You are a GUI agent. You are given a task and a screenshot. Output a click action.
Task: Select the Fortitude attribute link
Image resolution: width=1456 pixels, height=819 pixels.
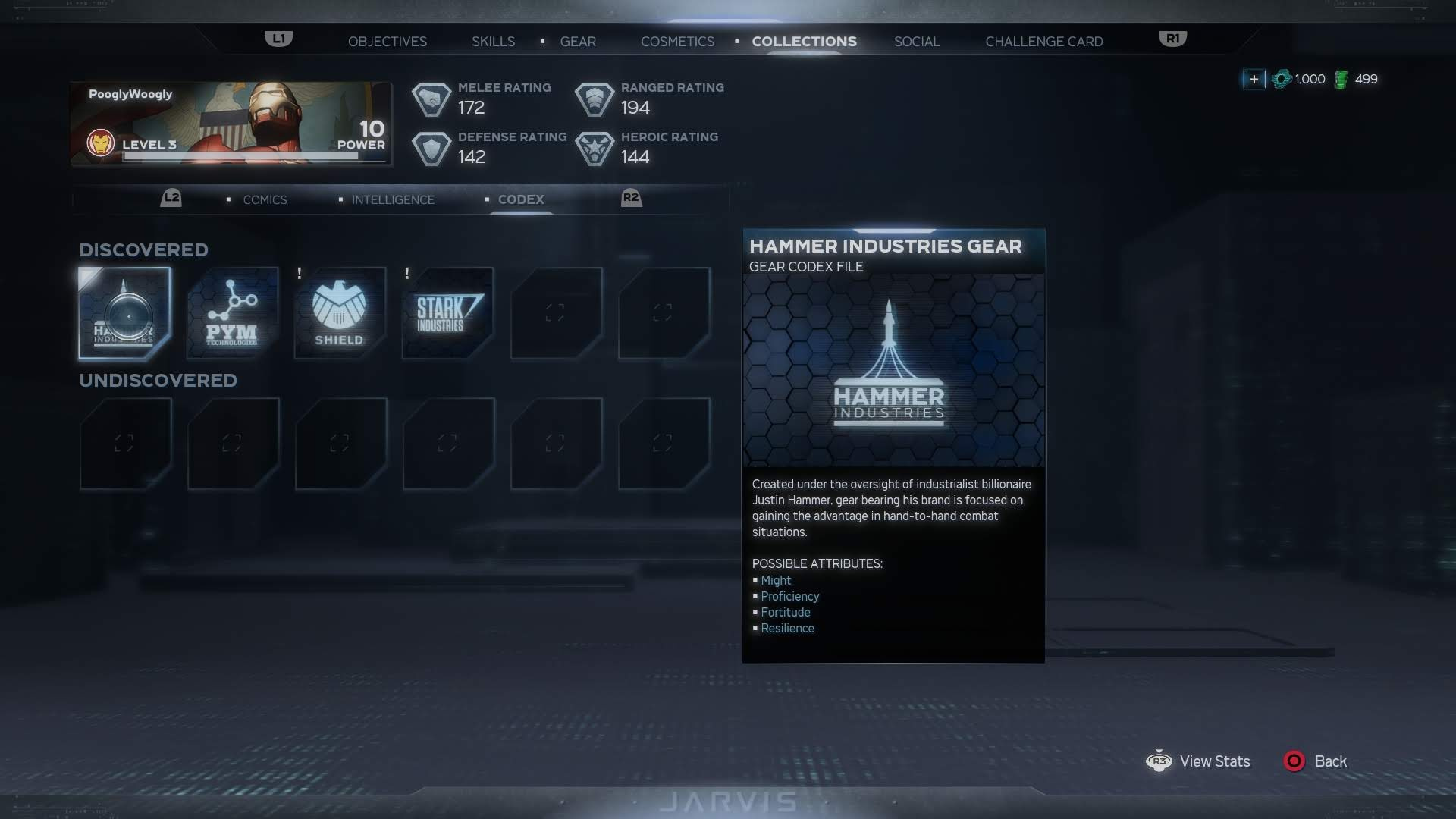pyautogui.click(x=785, y=612)
